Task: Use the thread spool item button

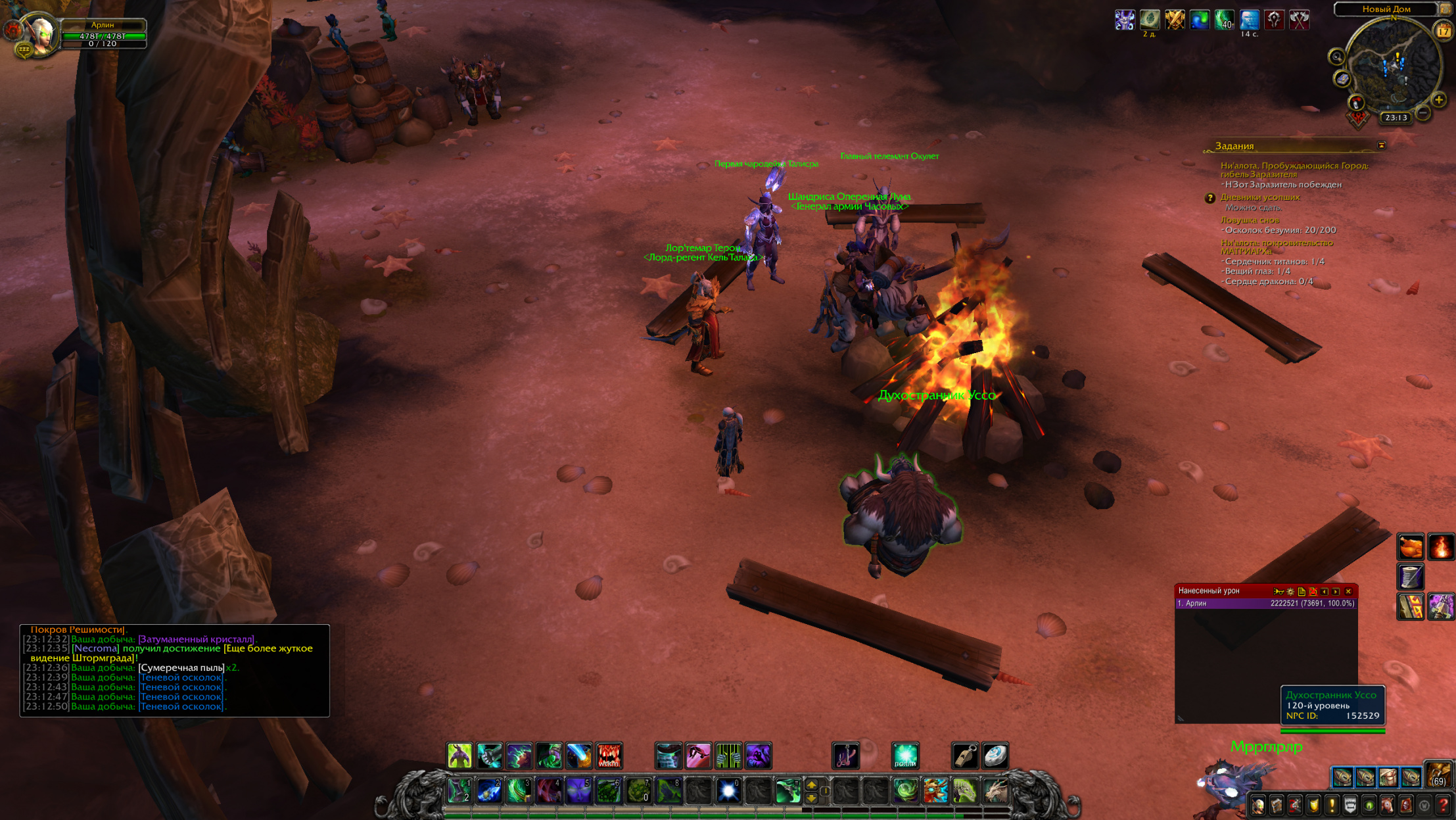Action: click(1410, 577)
